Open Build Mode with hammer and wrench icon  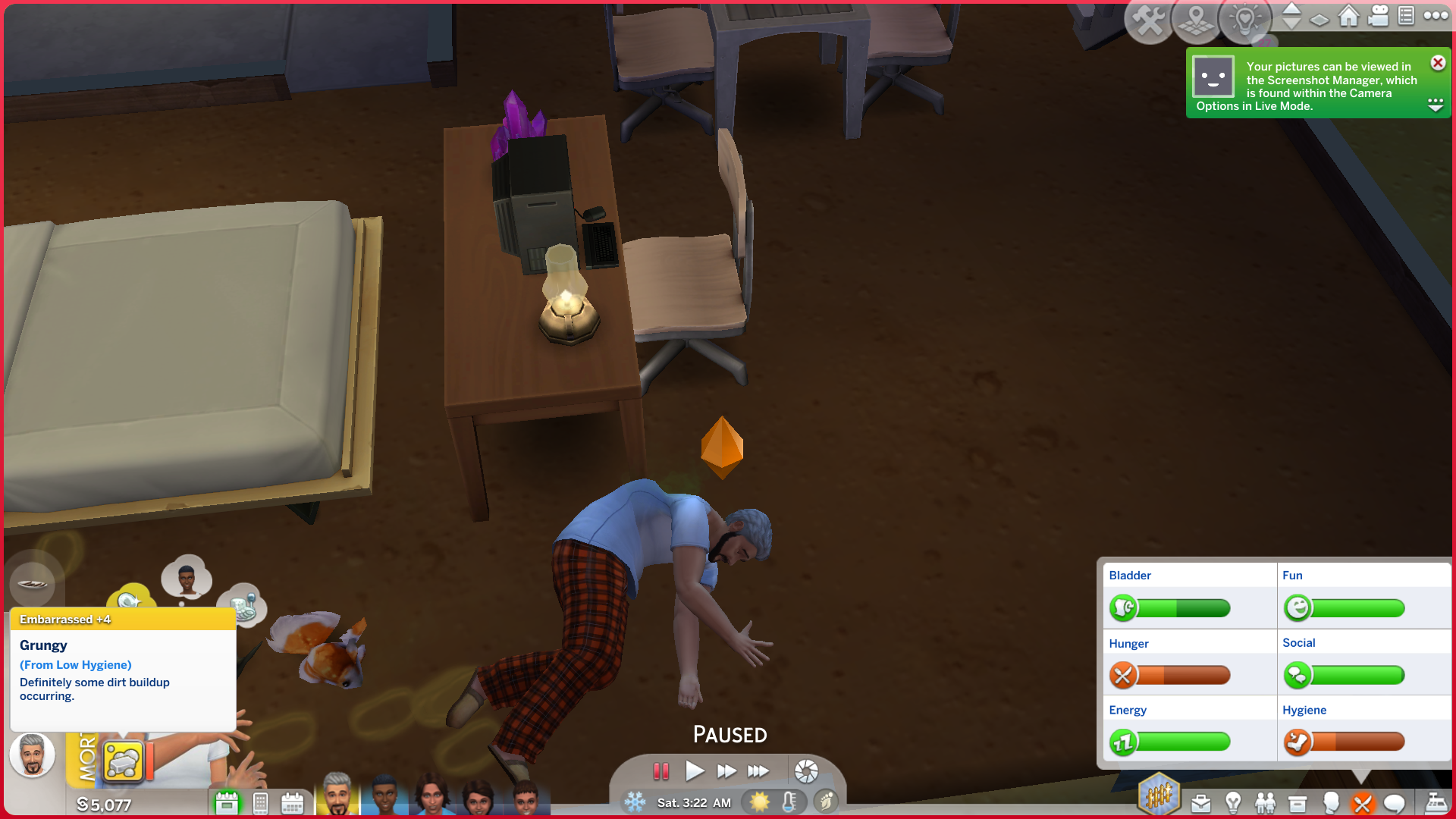click(x=1149, y=20)
